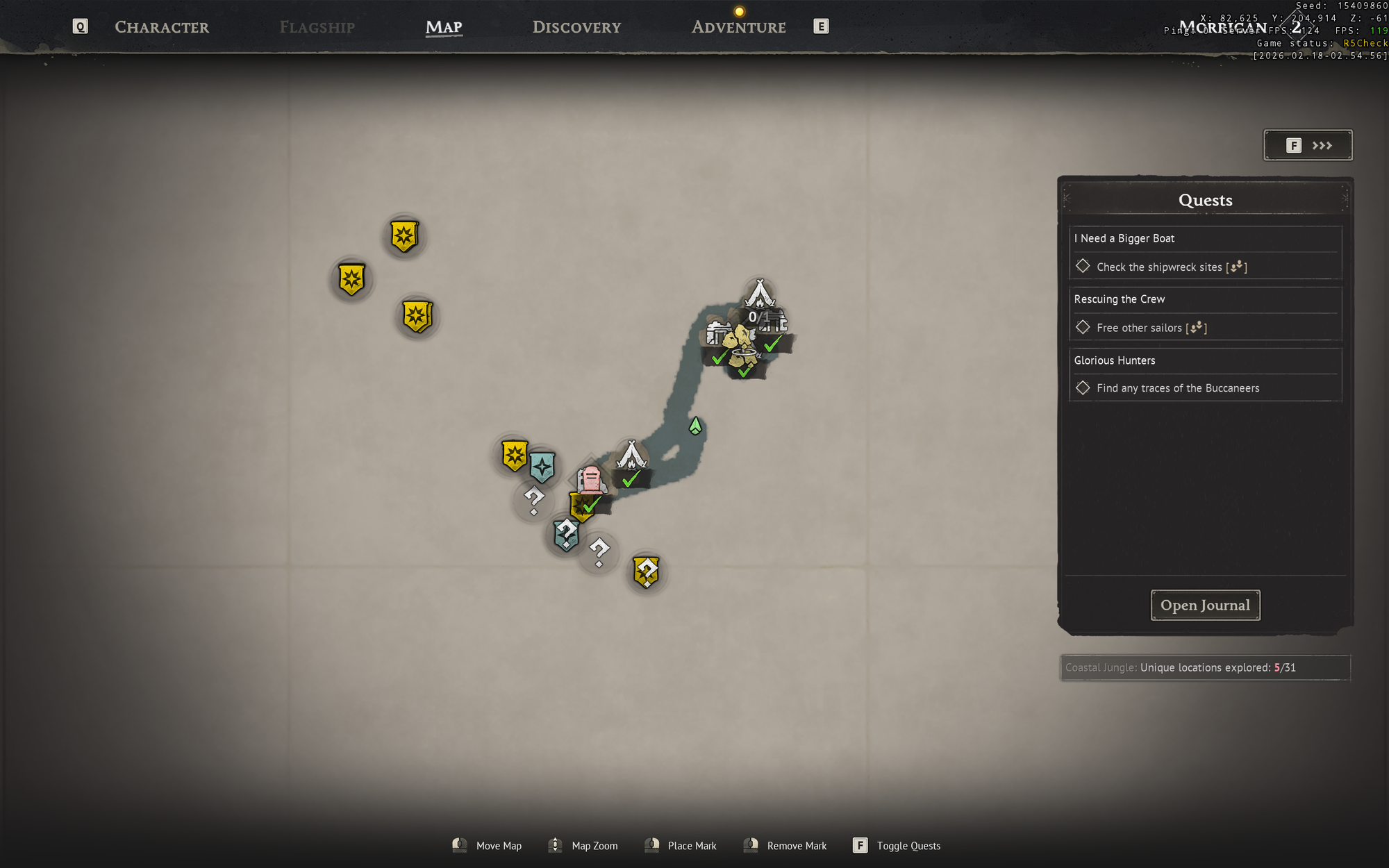Toggle tracking for 'Check the shipwreck sites'
Viewport: 1389px width, 868px height.
tap(1083, 267)
